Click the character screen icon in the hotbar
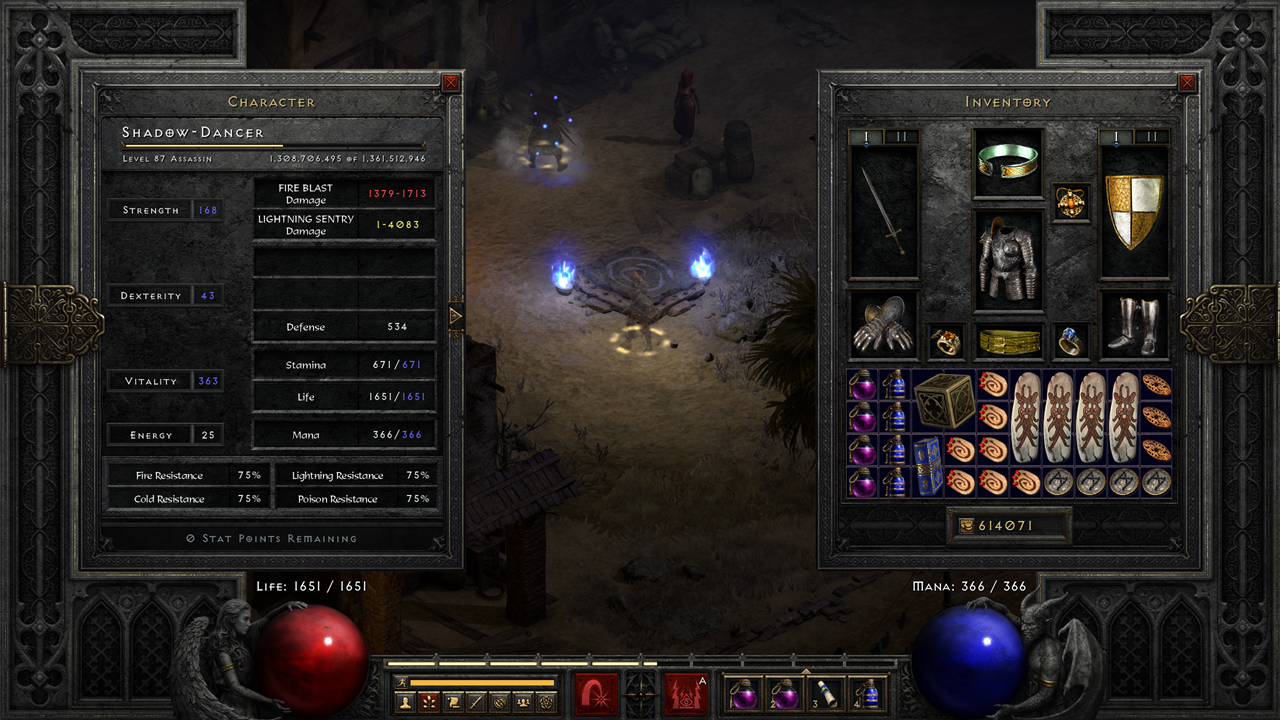The height and width of the screenshot is (720, 1280). [405, 701]
